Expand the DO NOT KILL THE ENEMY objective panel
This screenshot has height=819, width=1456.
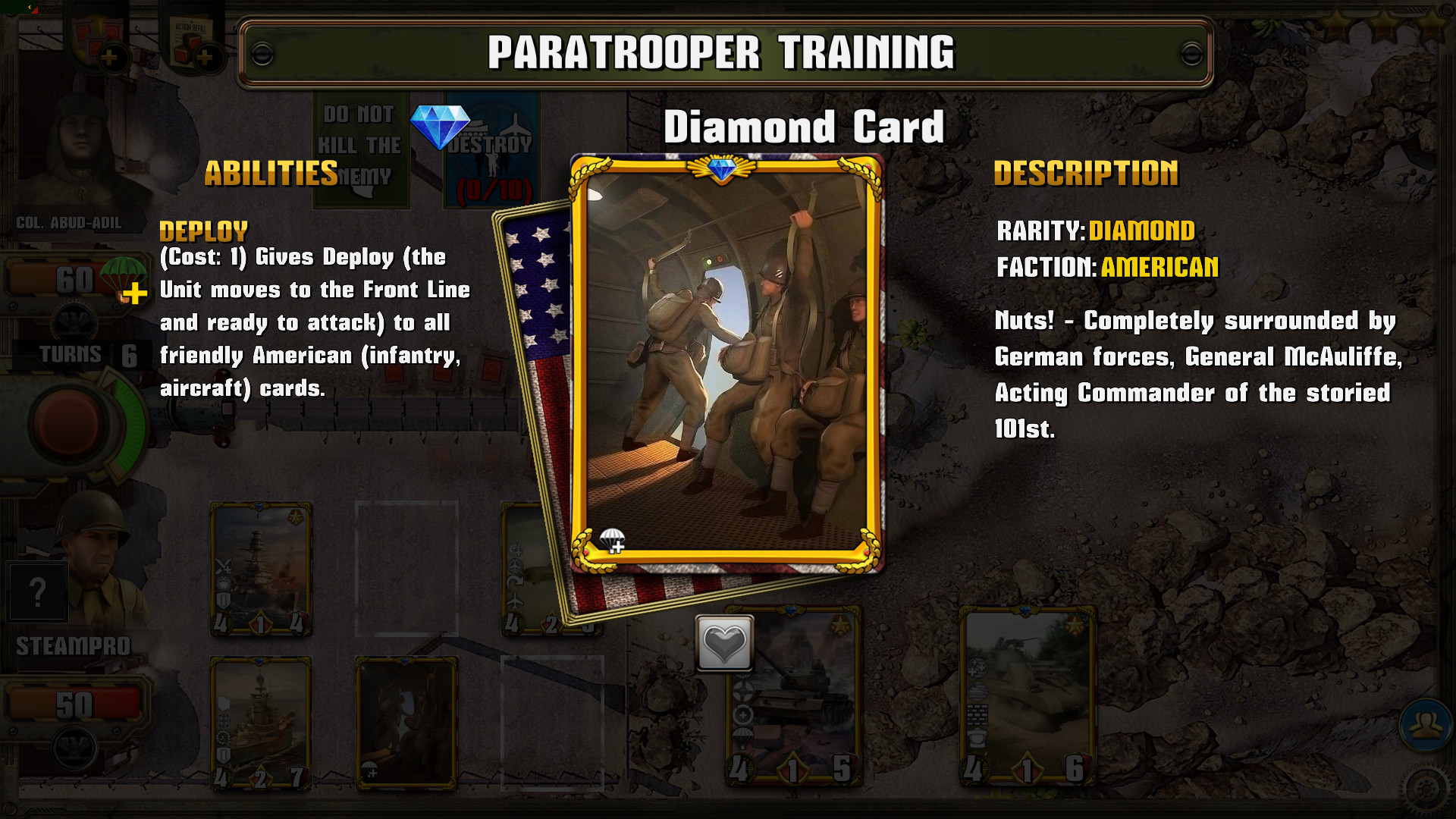[x=362, y=146]
